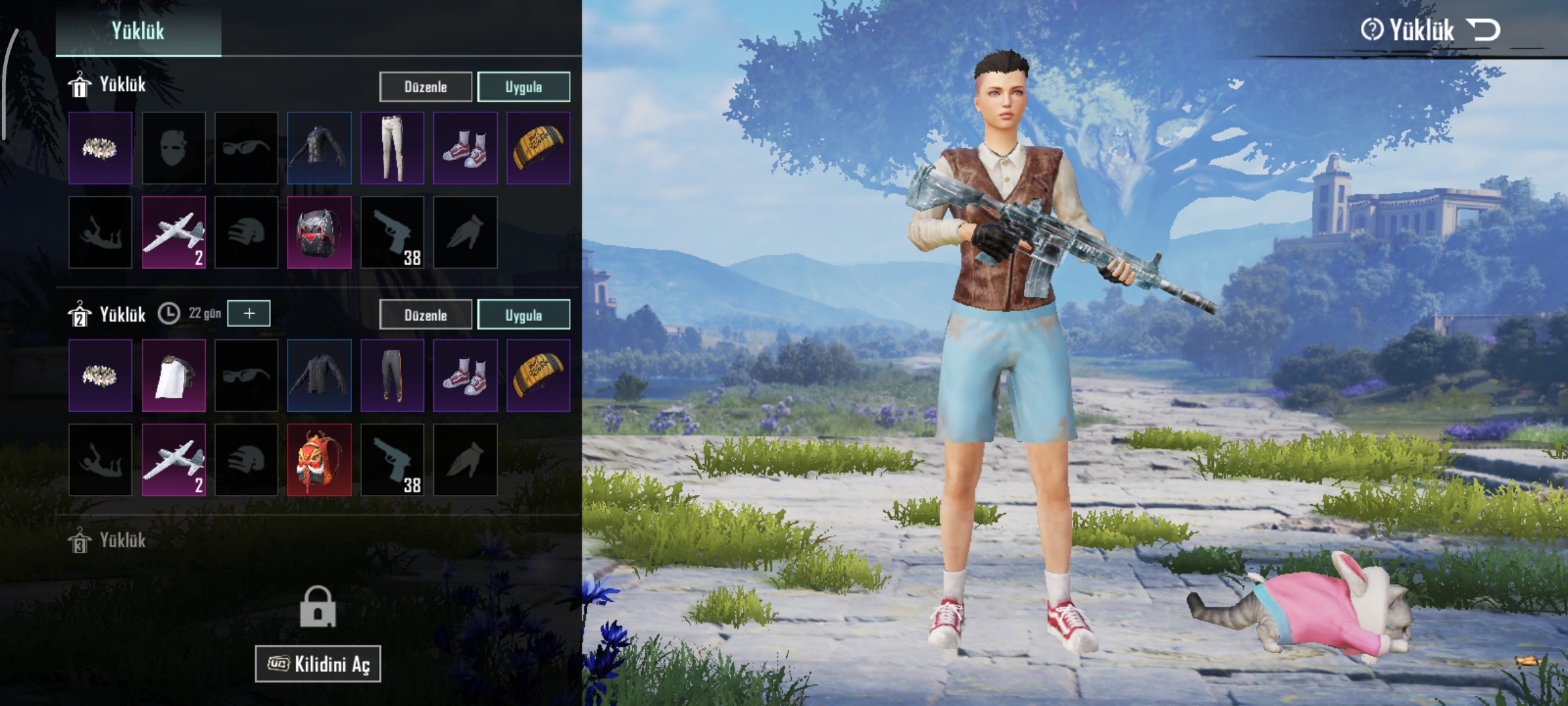Pick the white face cloth slot
Viewport: 1568px width, 706px height.
pos(174,375)
